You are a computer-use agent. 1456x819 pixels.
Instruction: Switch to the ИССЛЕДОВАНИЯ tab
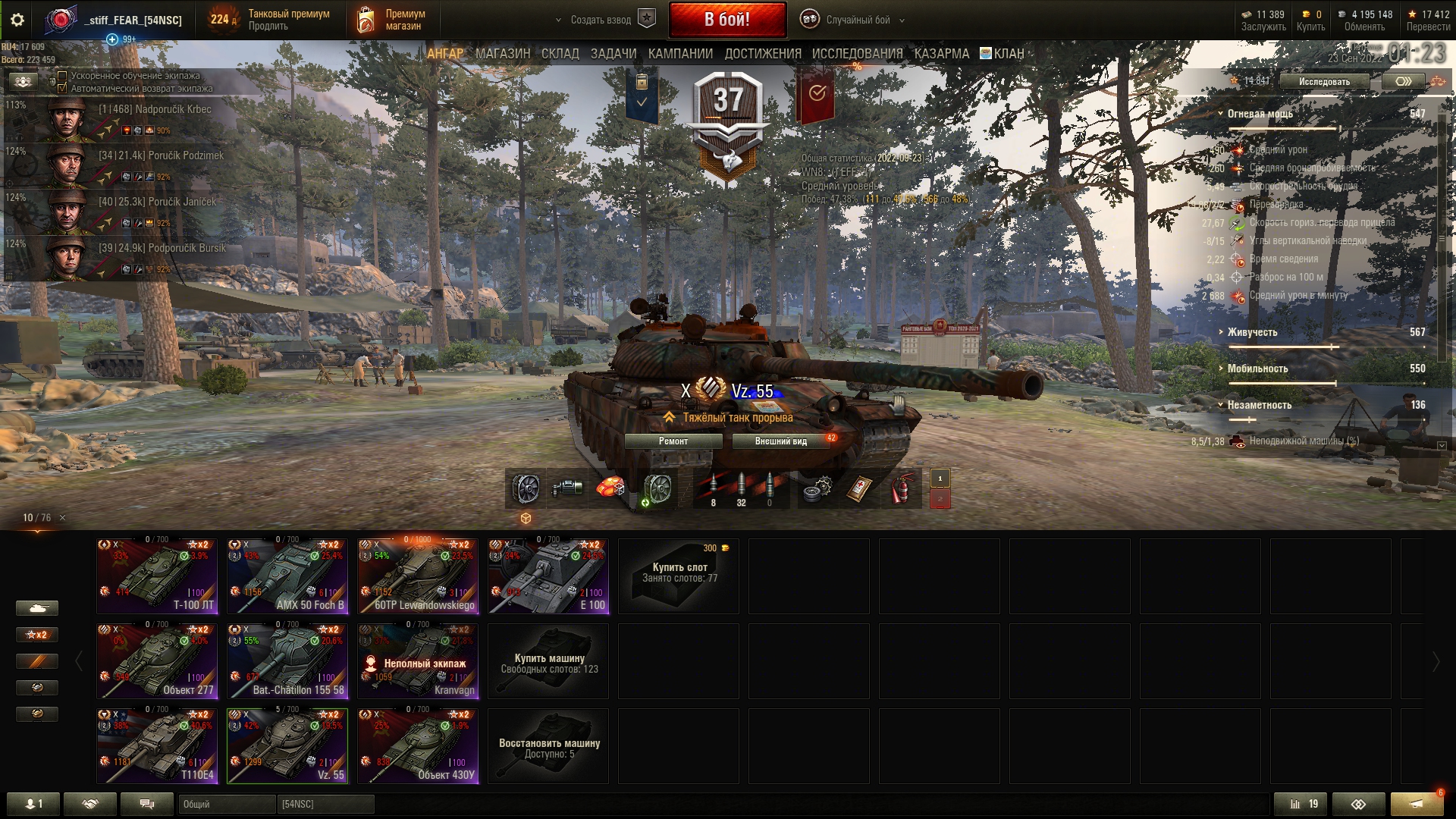pos(857,54)
